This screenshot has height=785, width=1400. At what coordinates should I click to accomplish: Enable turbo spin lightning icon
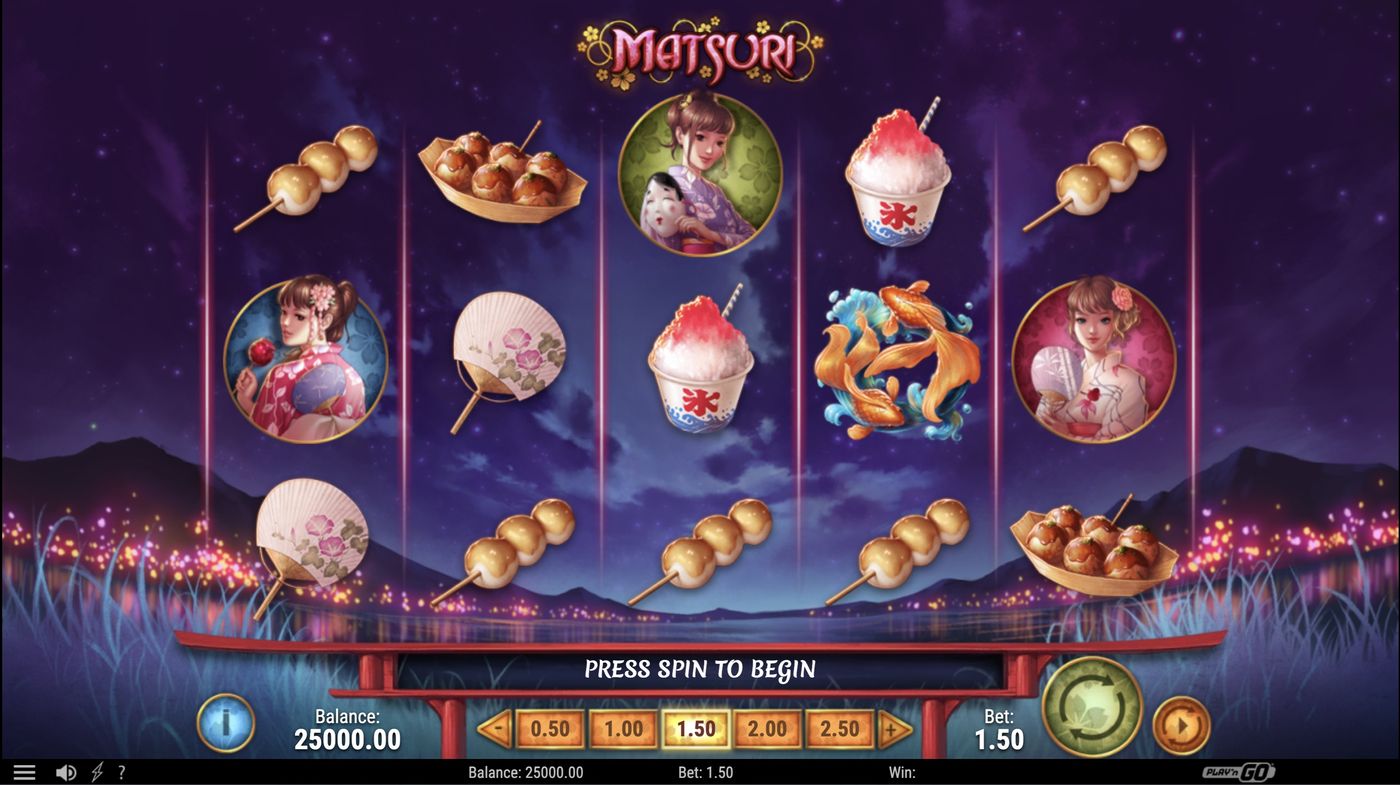click(x=96, y=771)
